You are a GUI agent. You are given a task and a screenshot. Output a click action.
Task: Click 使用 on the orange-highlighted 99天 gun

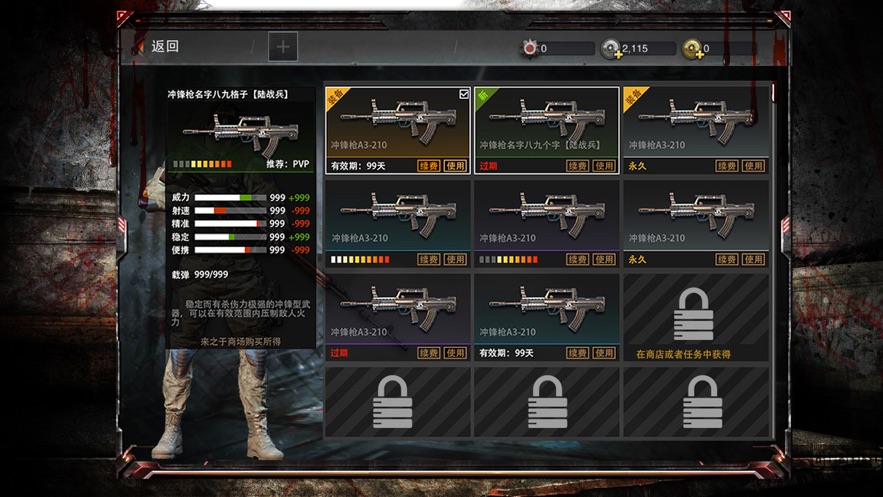[456, 166]
